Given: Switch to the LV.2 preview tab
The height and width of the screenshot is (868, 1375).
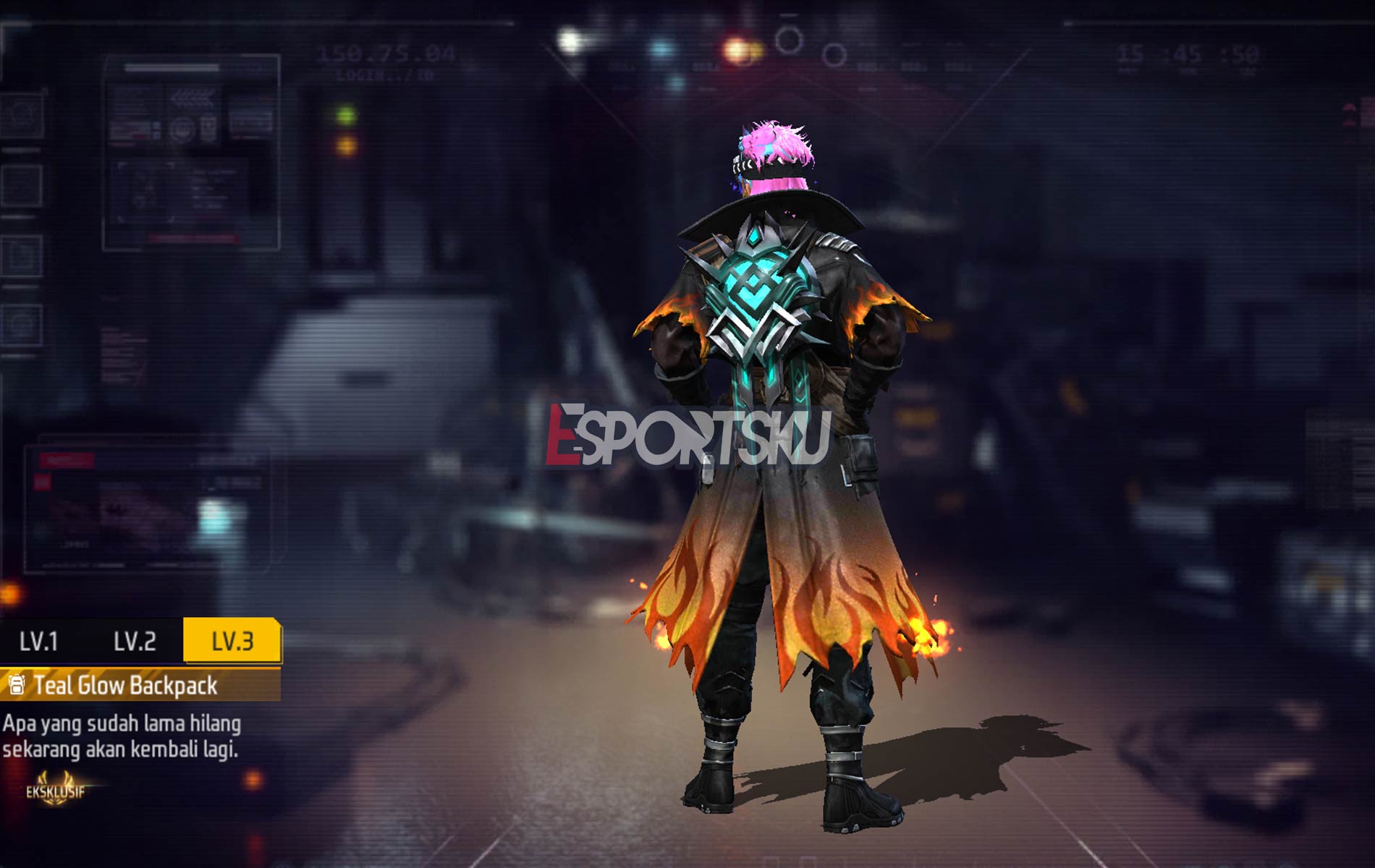Looking at the screenshot, I should click(x=134, y=639).
